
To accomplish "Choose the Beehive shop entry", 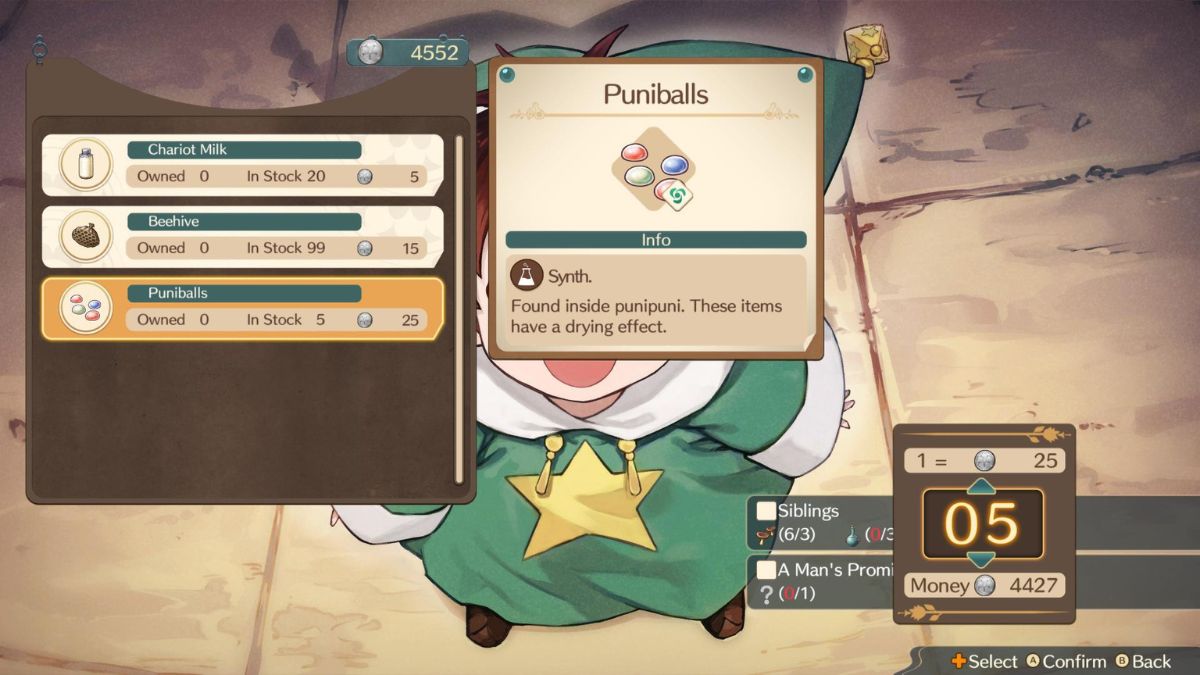I will point(243,237).
